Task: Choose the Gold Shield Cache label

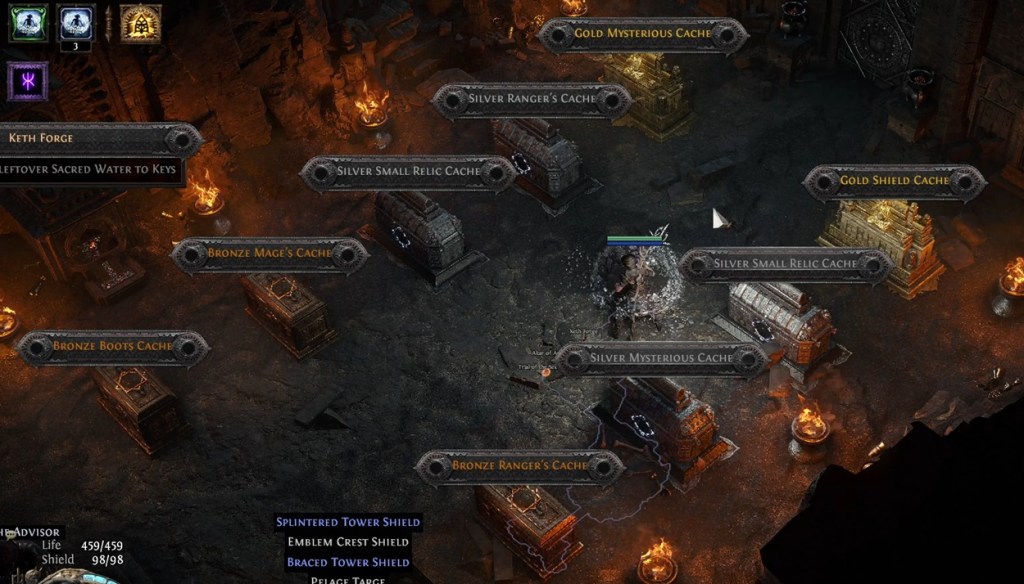Action: (894, 181)
